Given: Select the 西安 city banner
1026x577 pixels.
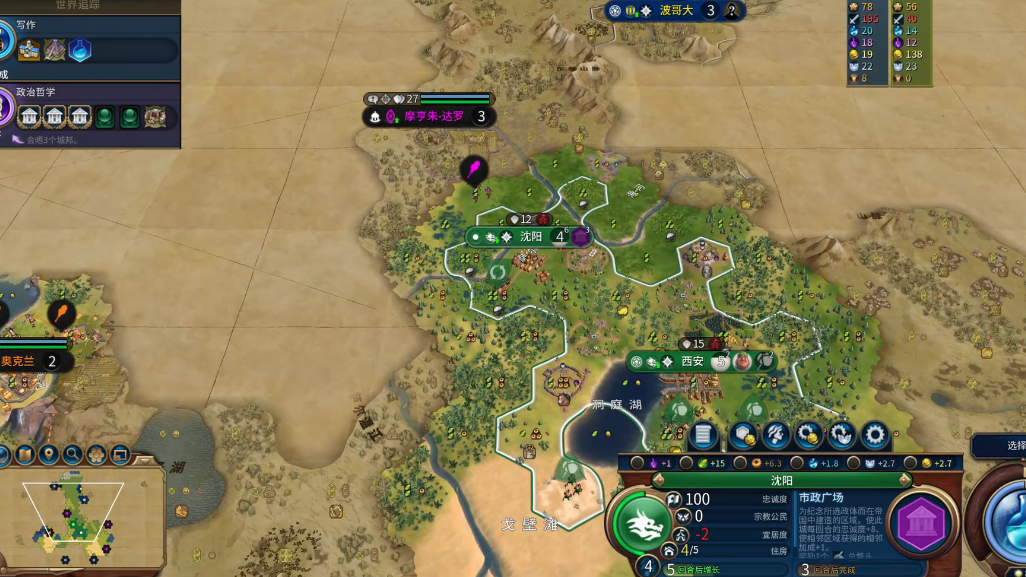Looking at the screenshot, I should [692, 361].
